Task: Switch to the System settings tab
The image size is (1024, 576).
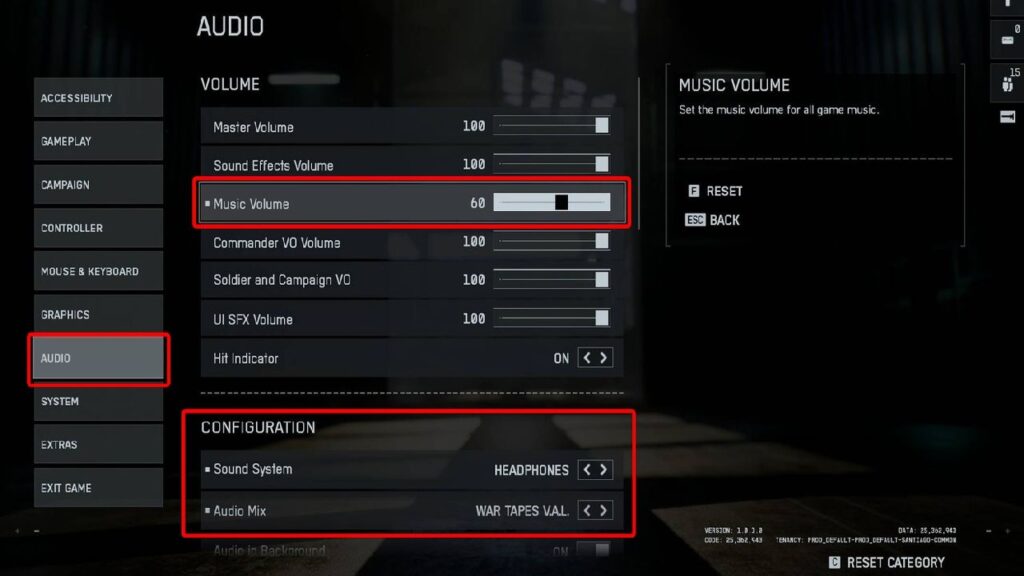Action: pos(97,401)
